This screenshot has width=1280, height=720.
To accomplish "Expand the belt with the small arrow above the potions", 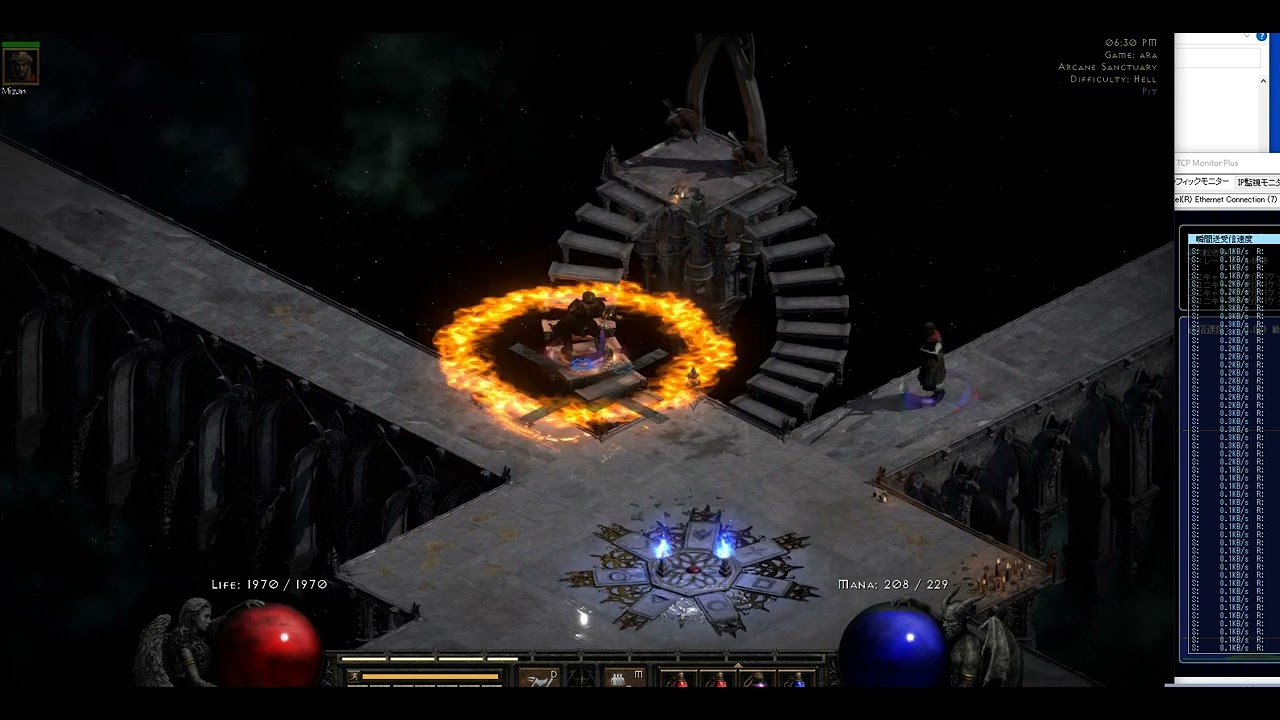I will point(738,664).
